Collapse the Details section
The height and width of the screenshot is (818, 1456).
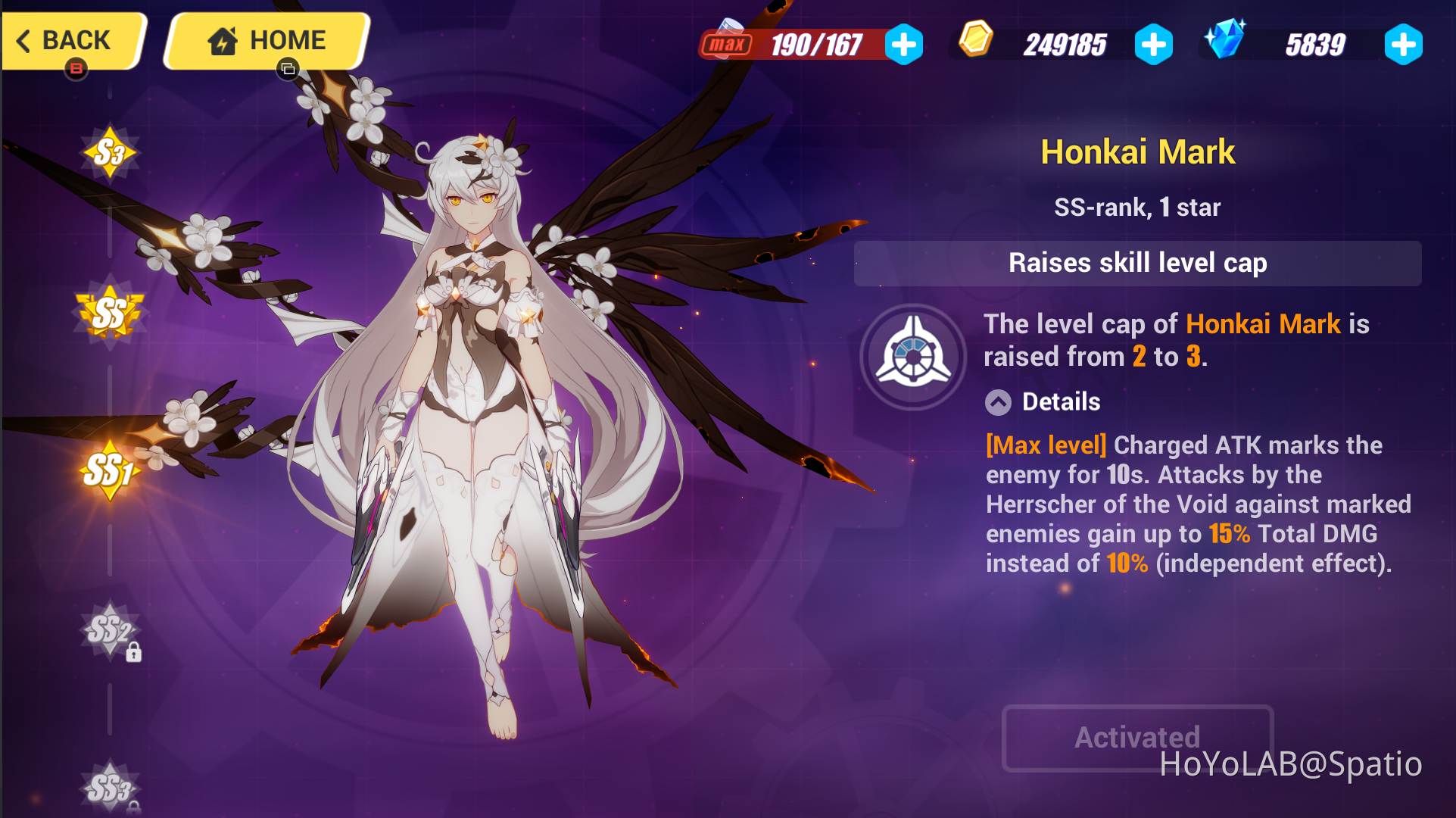[997, 402]
